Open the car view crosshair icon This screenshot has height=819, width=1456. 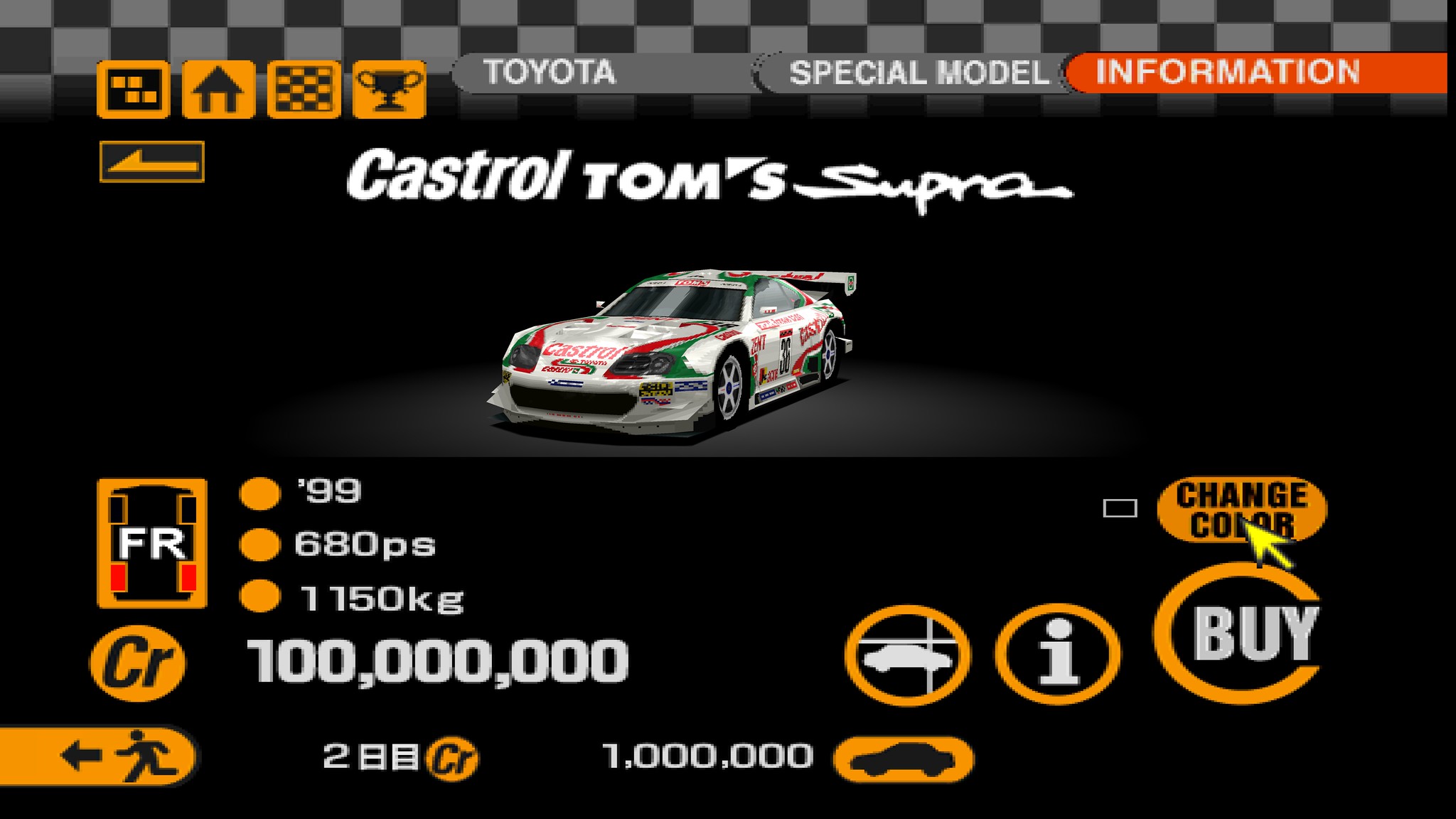click(x=908, y=655)
